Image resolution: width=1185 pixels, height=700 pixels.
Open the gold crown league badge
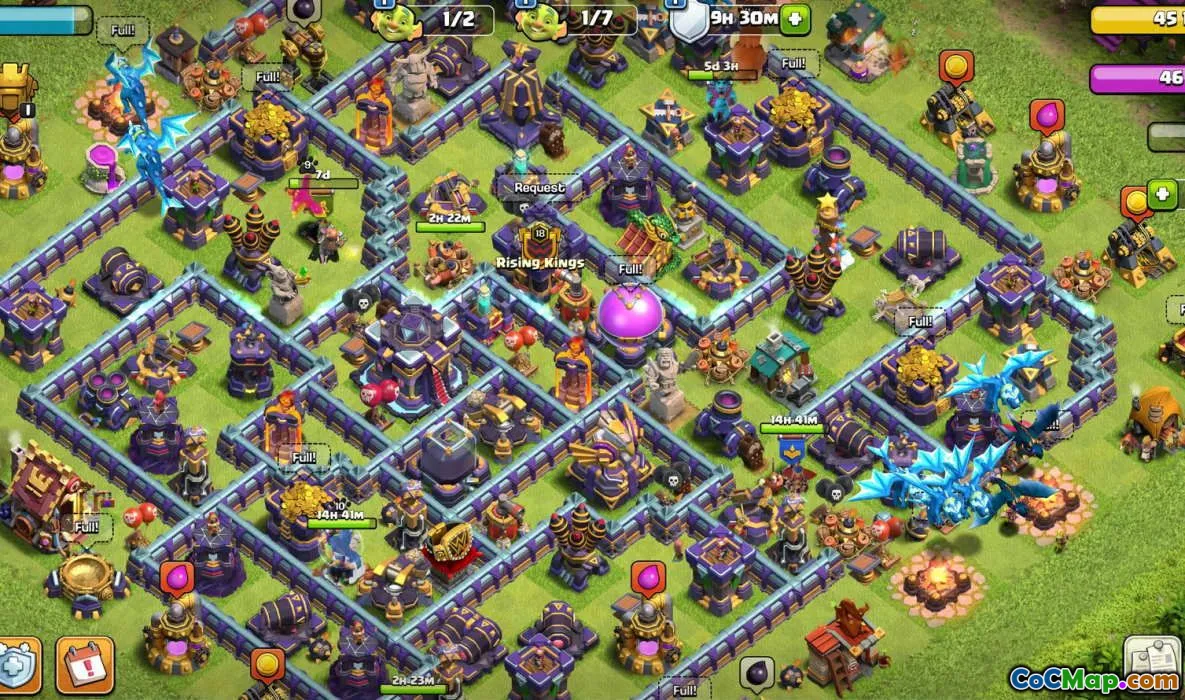[x=16, y=87]
